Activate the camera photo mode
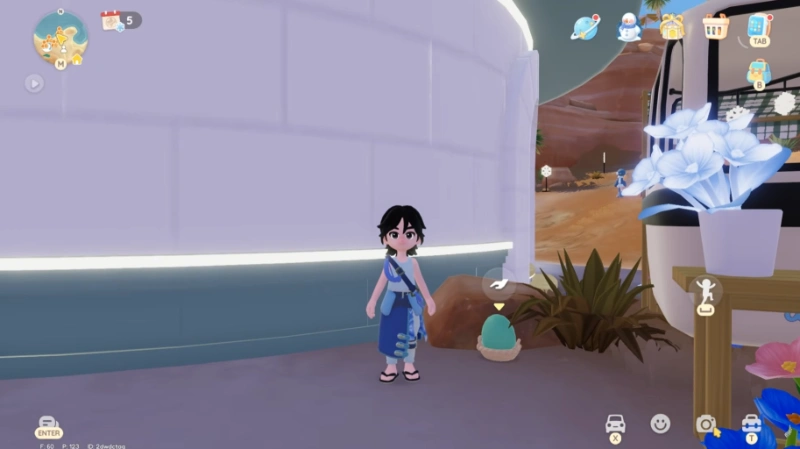 tap(706, 424)
